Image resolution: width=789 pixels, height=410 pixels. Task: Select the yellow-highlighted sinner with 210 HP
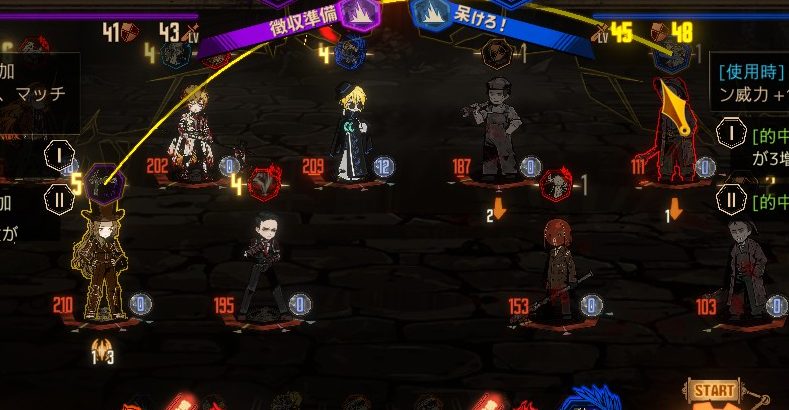point(101,257)
